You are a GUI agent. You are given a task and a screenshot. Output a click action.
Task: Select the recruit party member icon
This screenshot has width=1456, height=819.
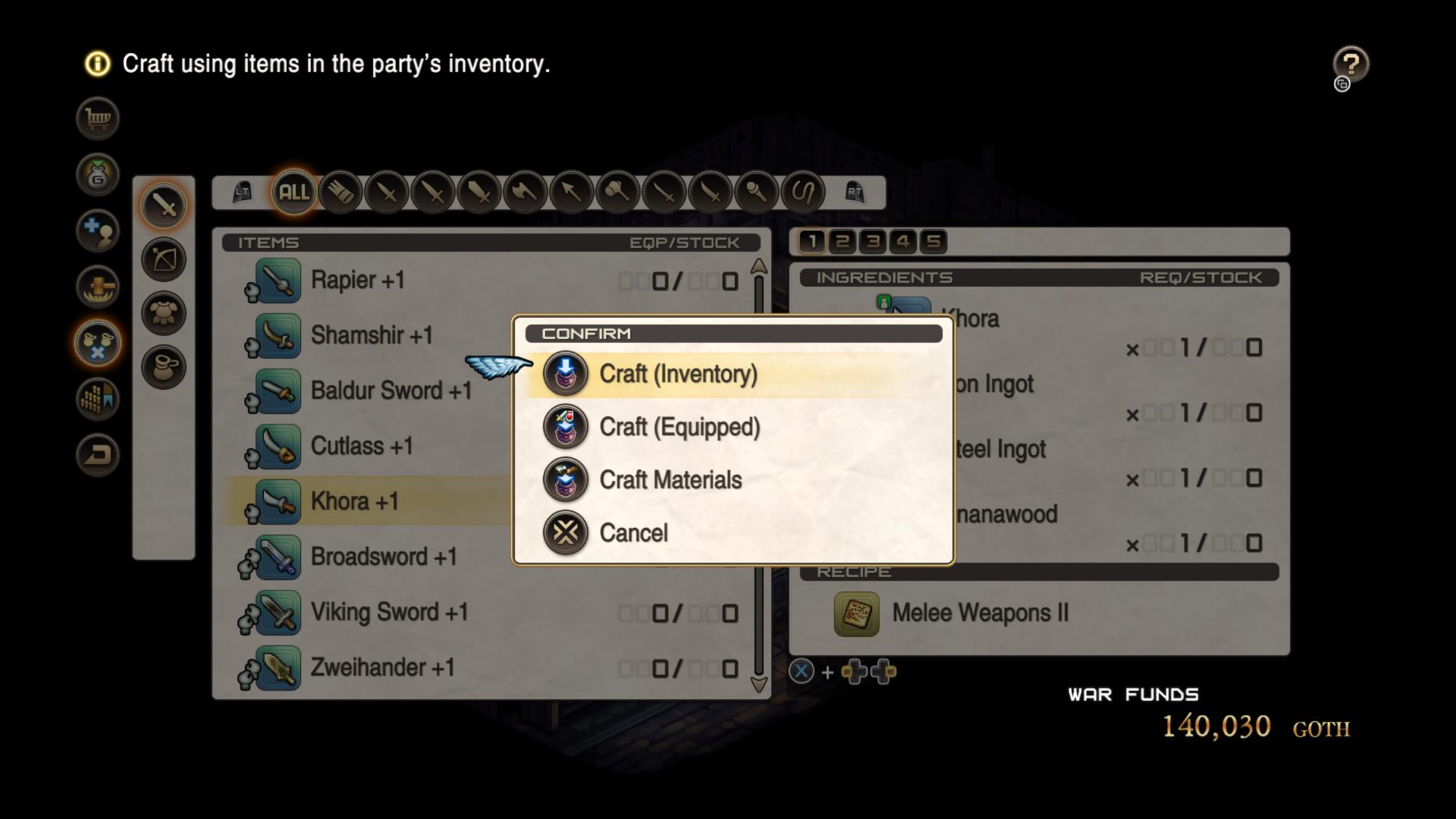pyautogui.click(x=97, y=230)
